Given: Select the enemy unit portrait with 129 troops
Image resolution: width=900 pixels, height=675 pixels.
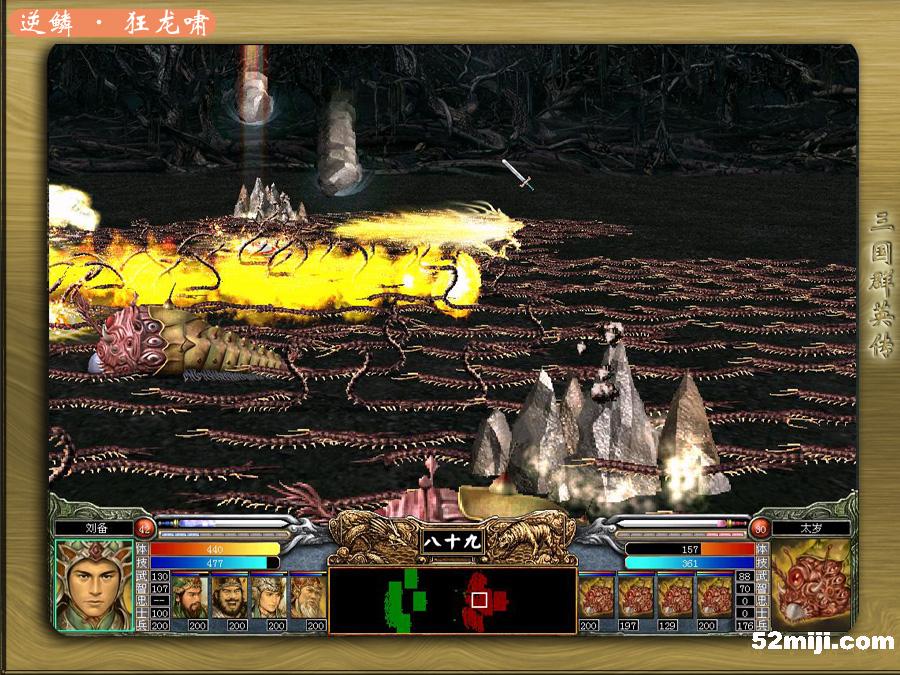Looking at the screenshot, I should tap(675, 596).
